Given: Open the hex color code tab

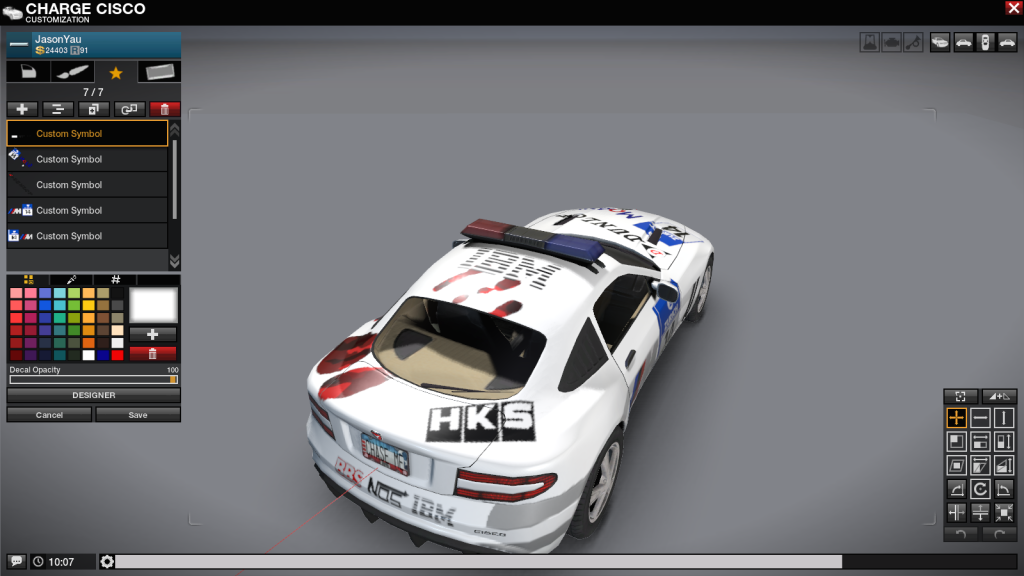Looking at the screenshot, I should [x=115, y=280].
